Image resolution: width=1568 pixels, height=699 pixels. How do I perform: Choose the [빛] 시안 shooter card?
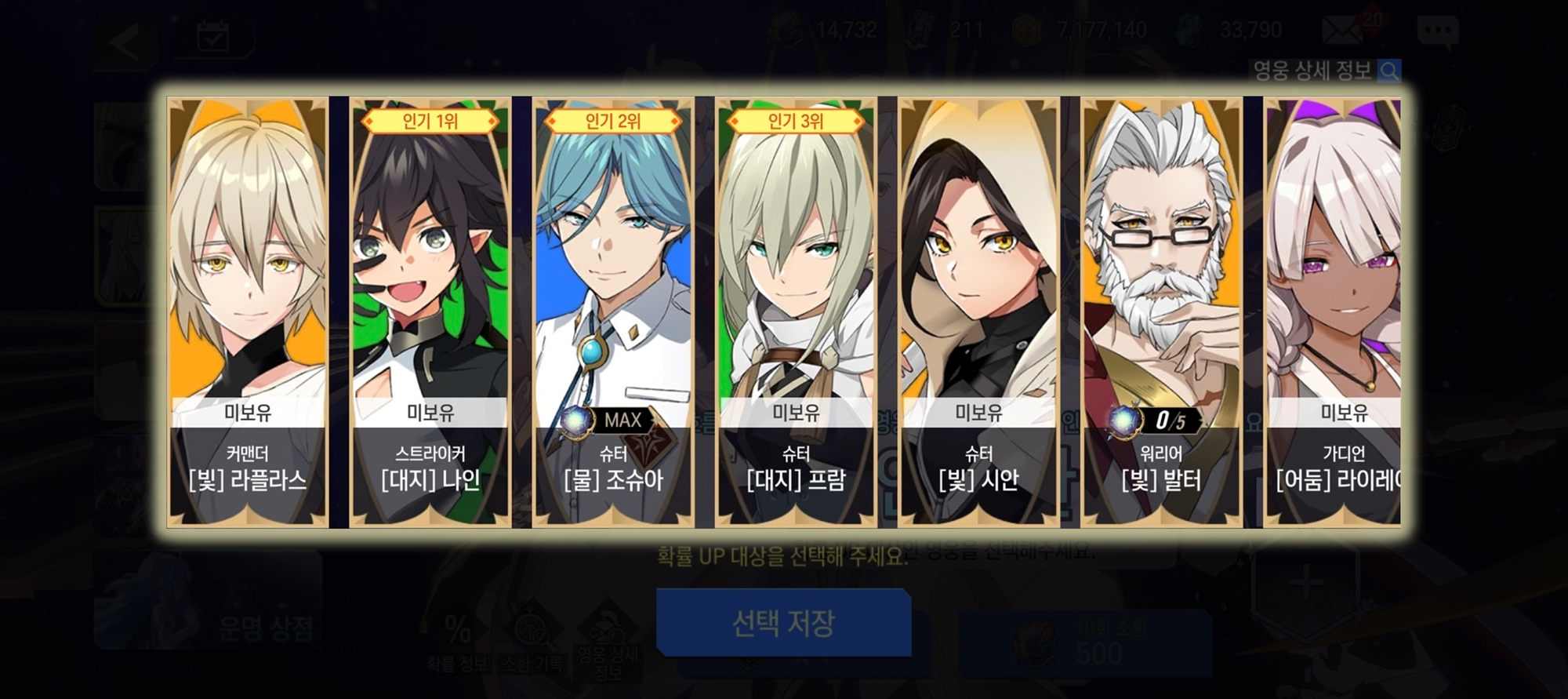(x=978, y=311)
